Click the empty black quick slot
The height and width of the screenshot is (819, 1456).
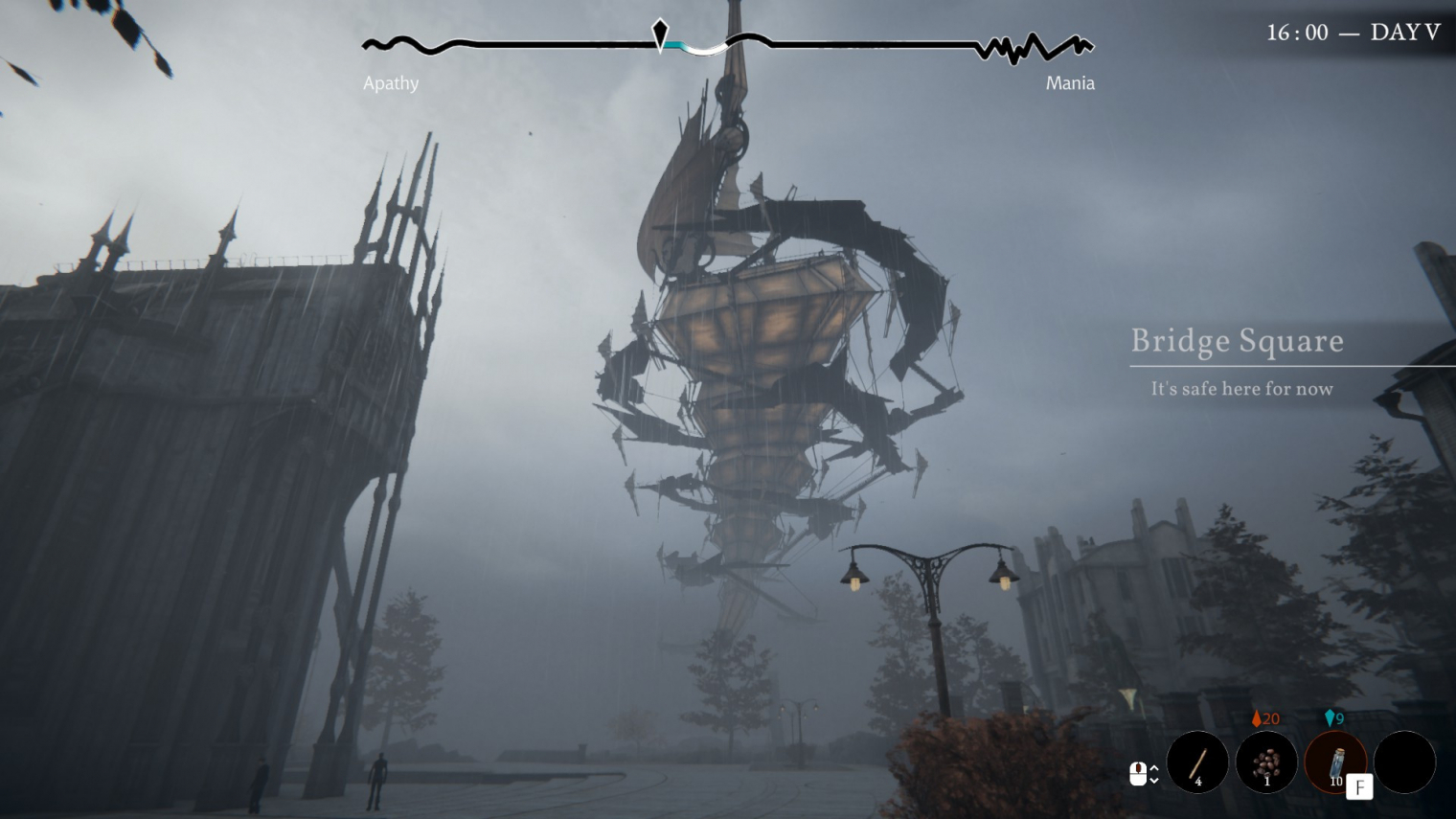(1404, 762)
